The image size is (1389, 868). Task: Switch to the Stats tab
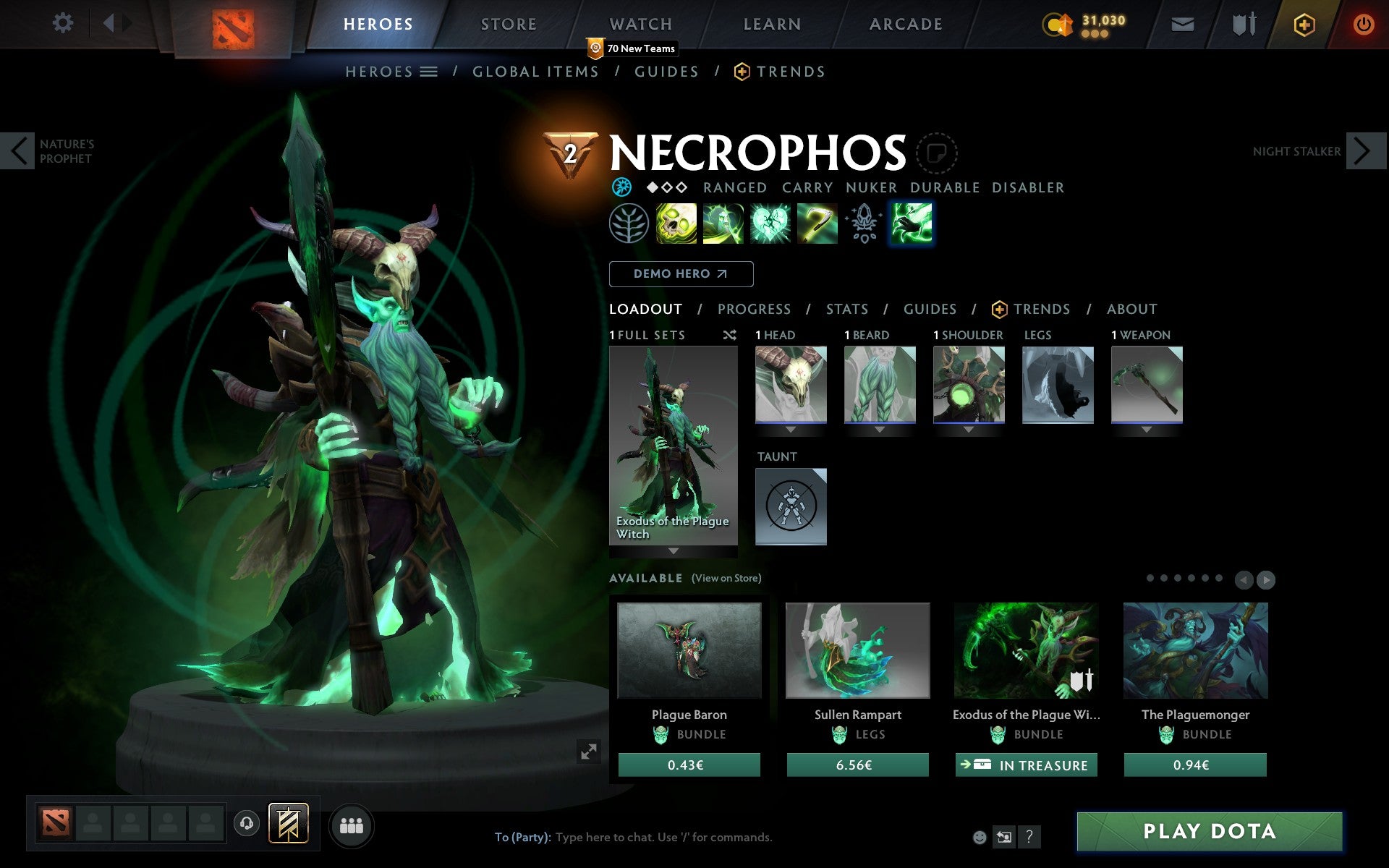pyautogui.click(x=846, y=309)
